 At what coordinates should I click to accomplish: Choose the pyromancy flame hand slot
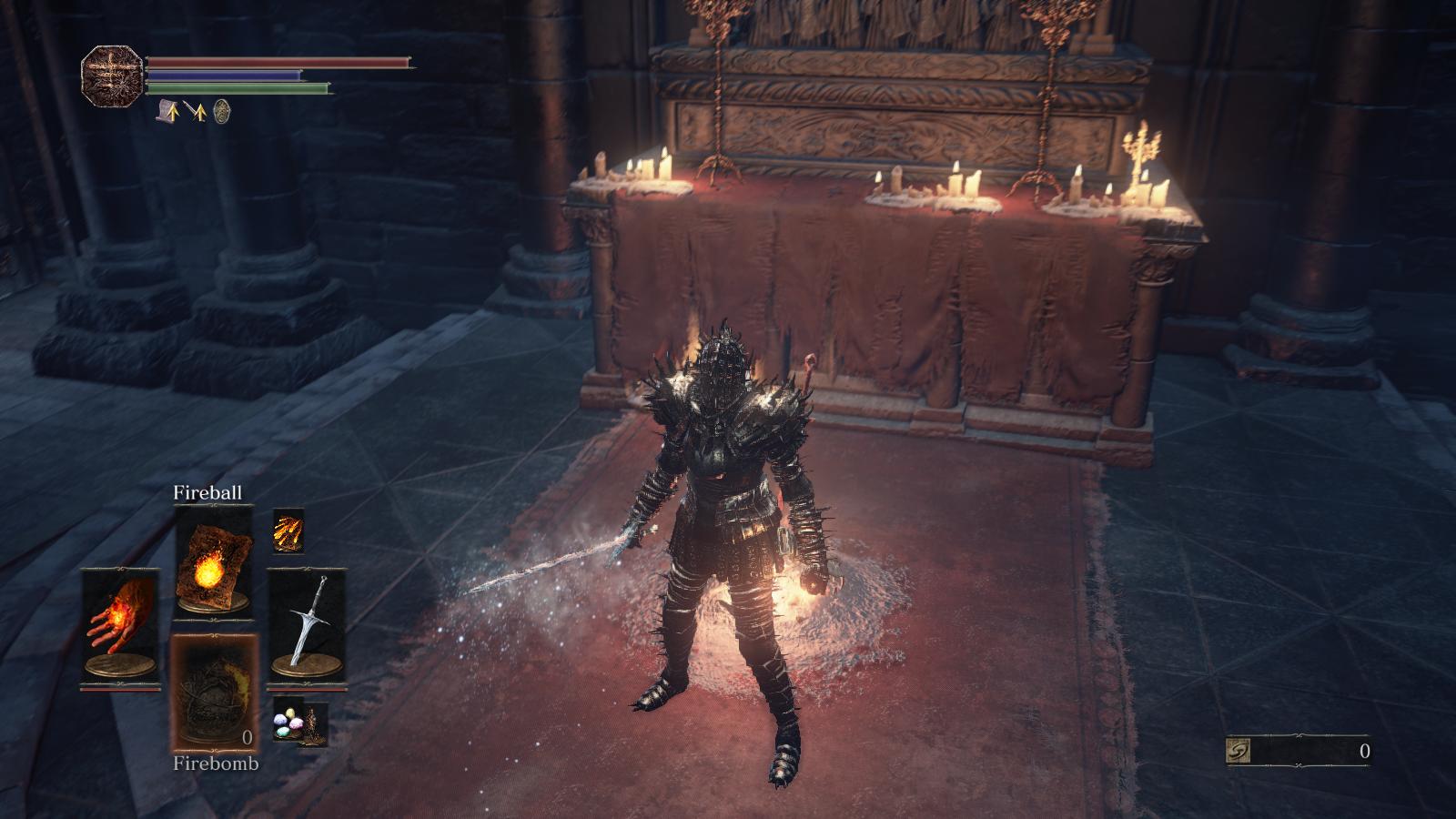(120, 623)
